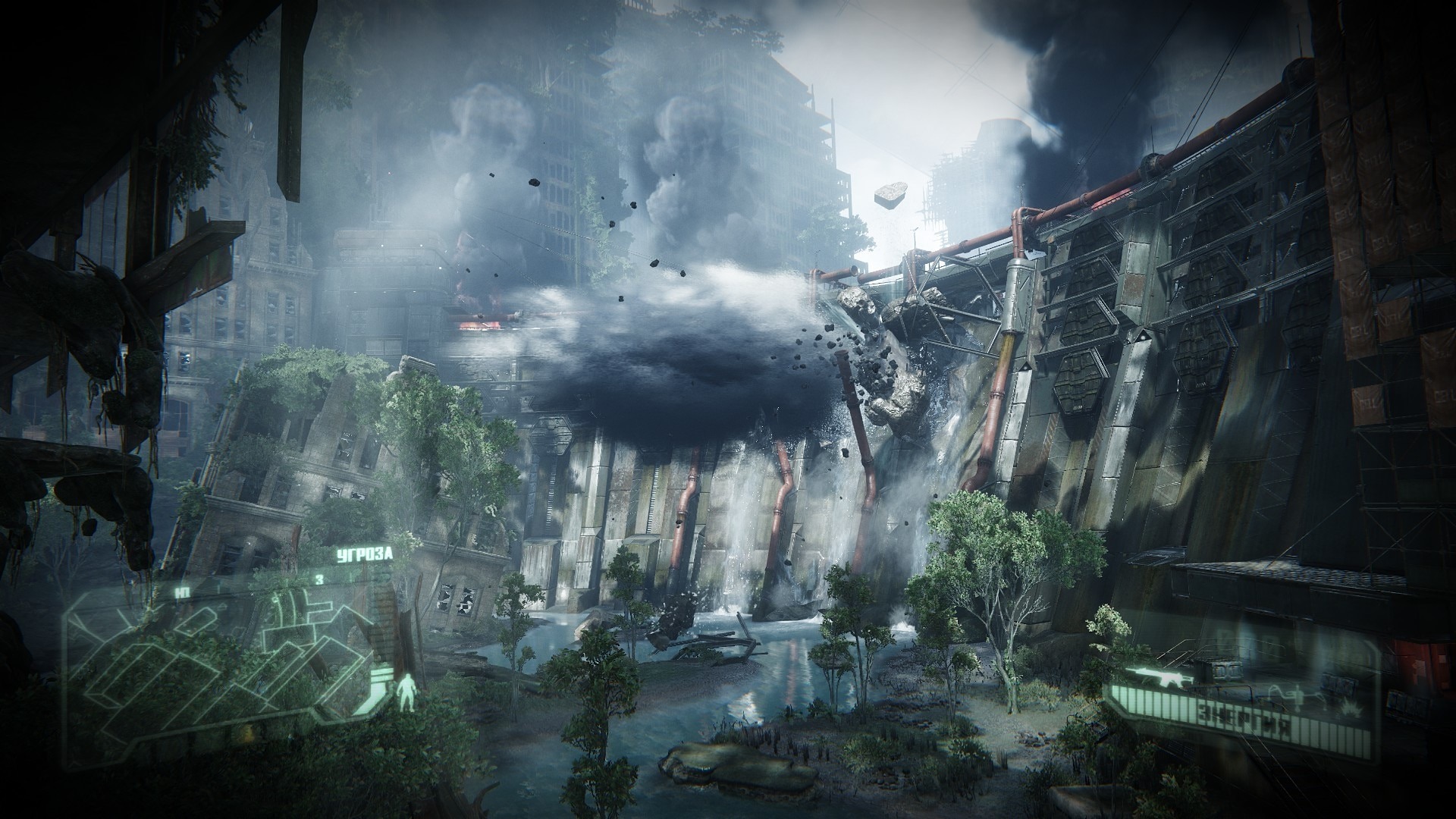Select the assault rifle weapon icon
This screenshot has height=819, width=1456.
click(x=1160, y=674)
